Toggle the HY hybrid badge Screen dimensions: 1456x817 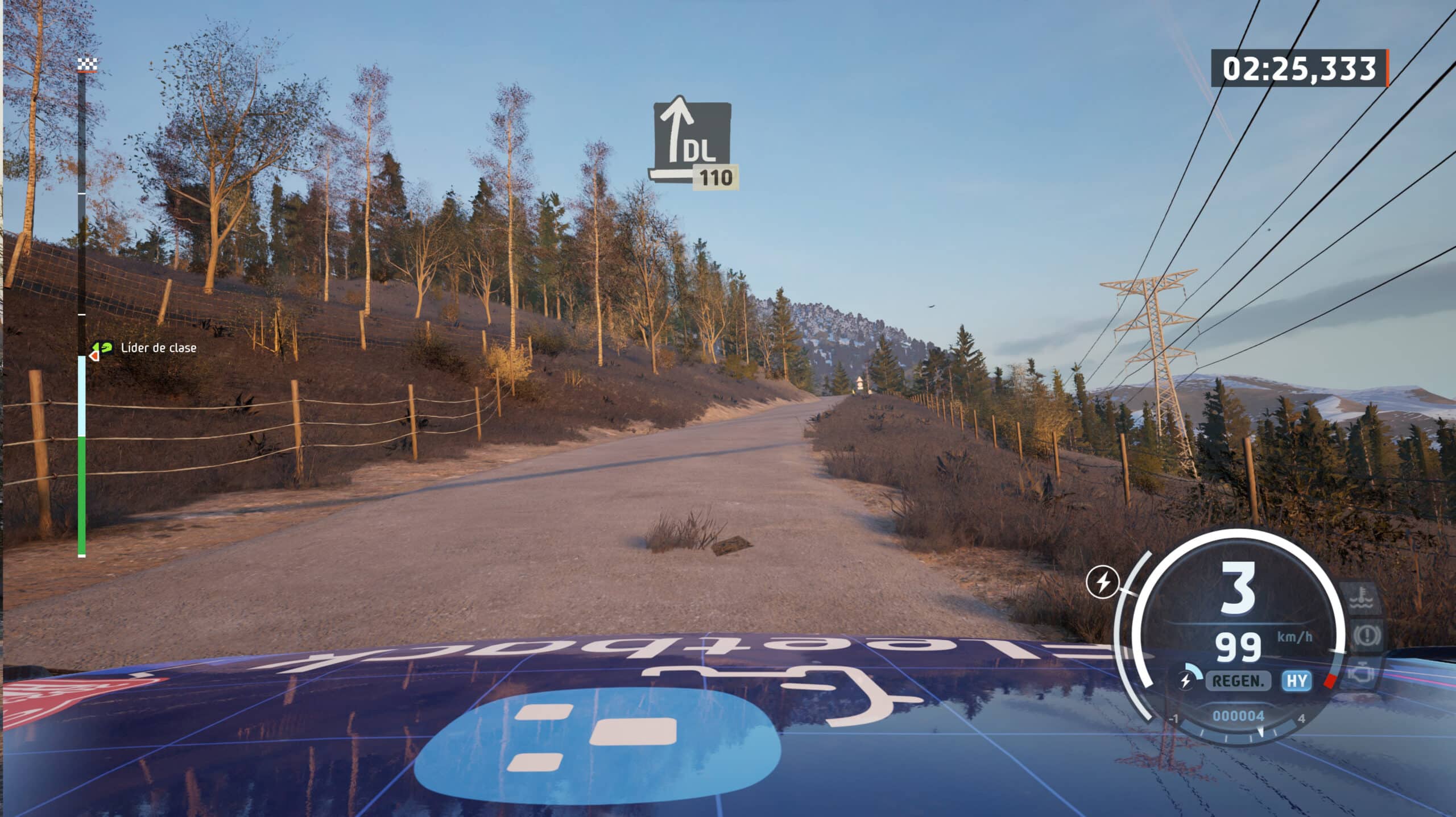1297,682
